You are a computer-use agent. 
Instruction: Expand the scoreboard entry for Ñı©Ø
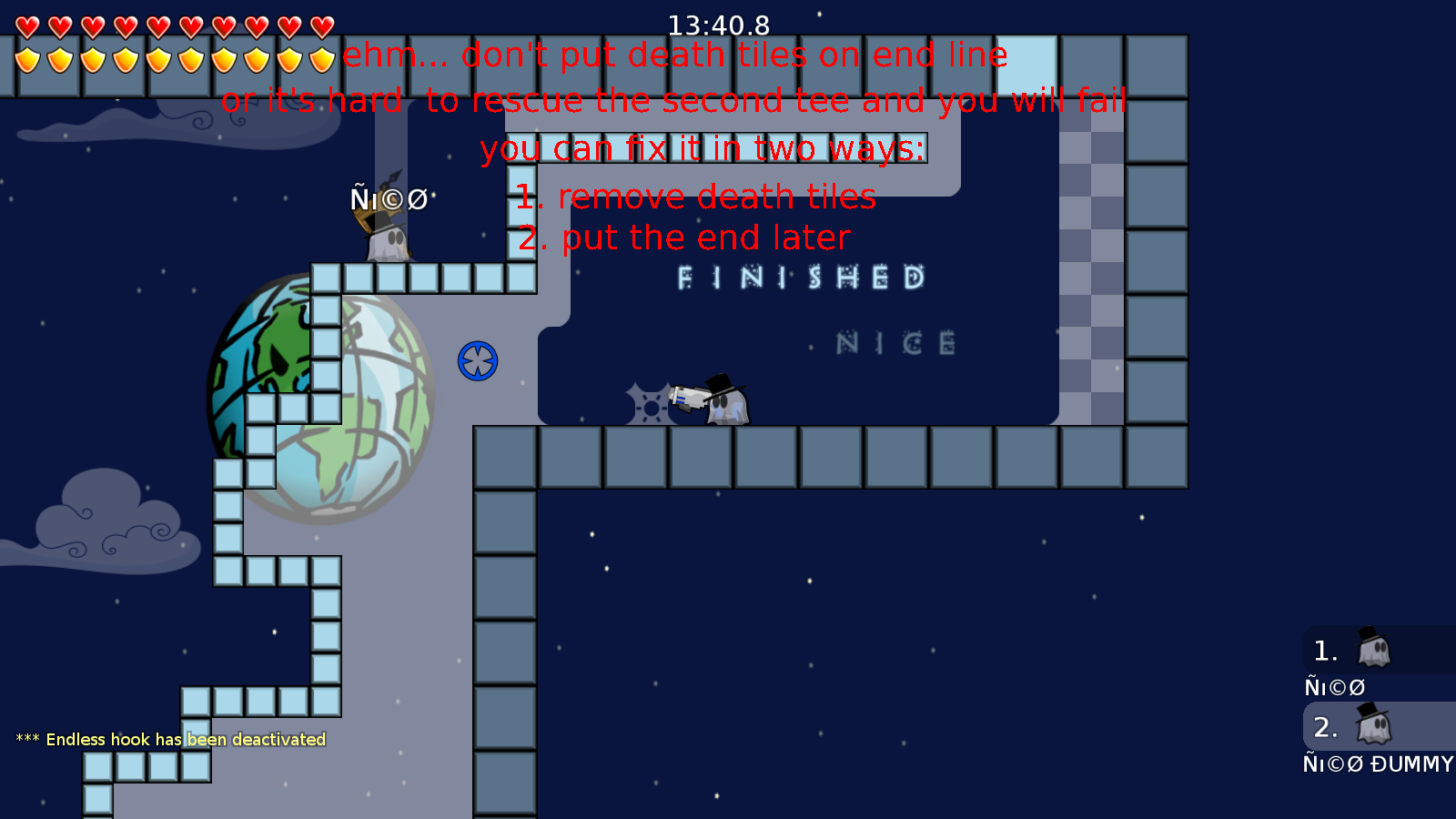(1333, 687)
